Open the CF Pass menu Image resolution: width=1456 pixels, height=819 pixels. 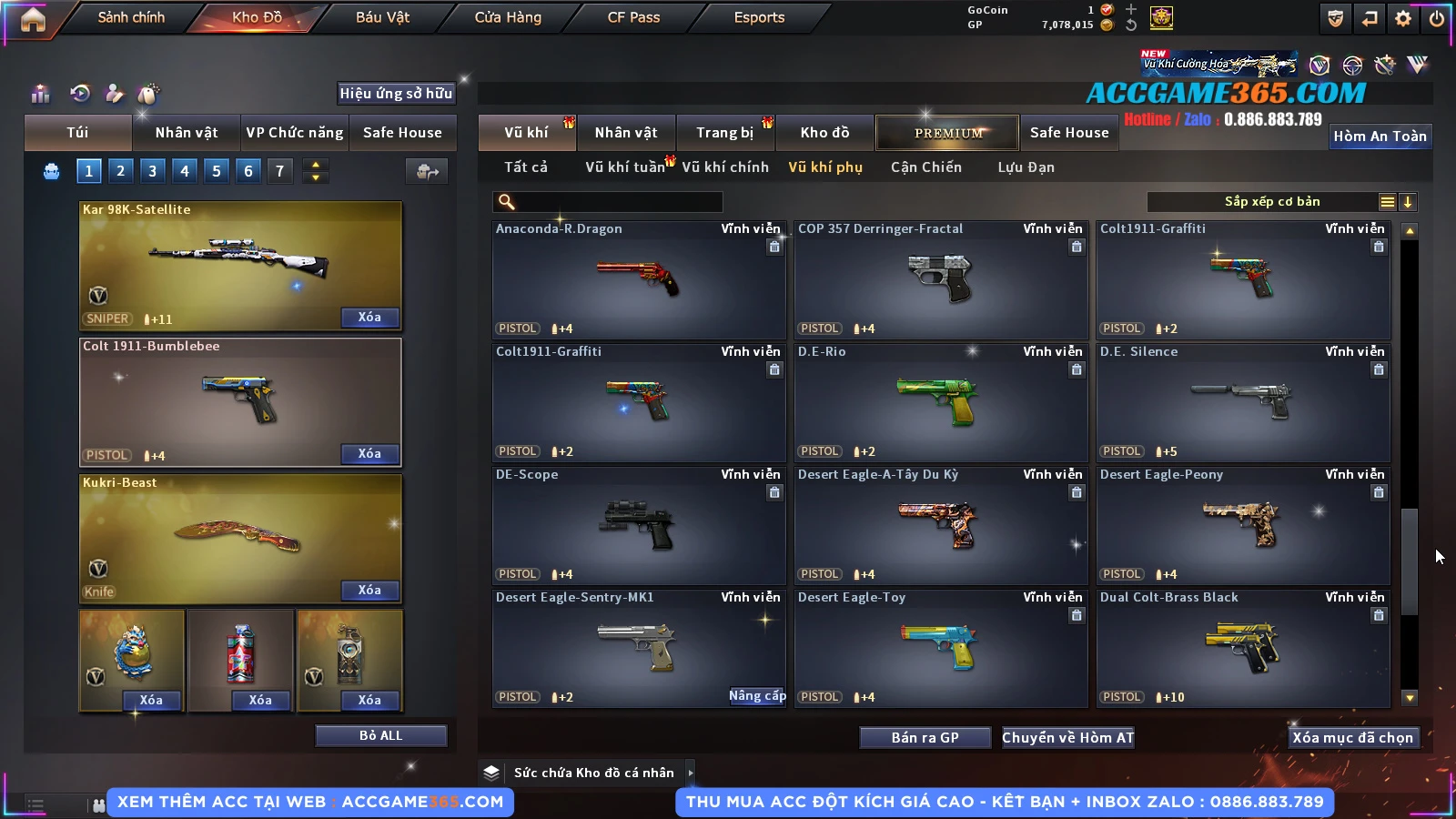[x=633, y=17]
